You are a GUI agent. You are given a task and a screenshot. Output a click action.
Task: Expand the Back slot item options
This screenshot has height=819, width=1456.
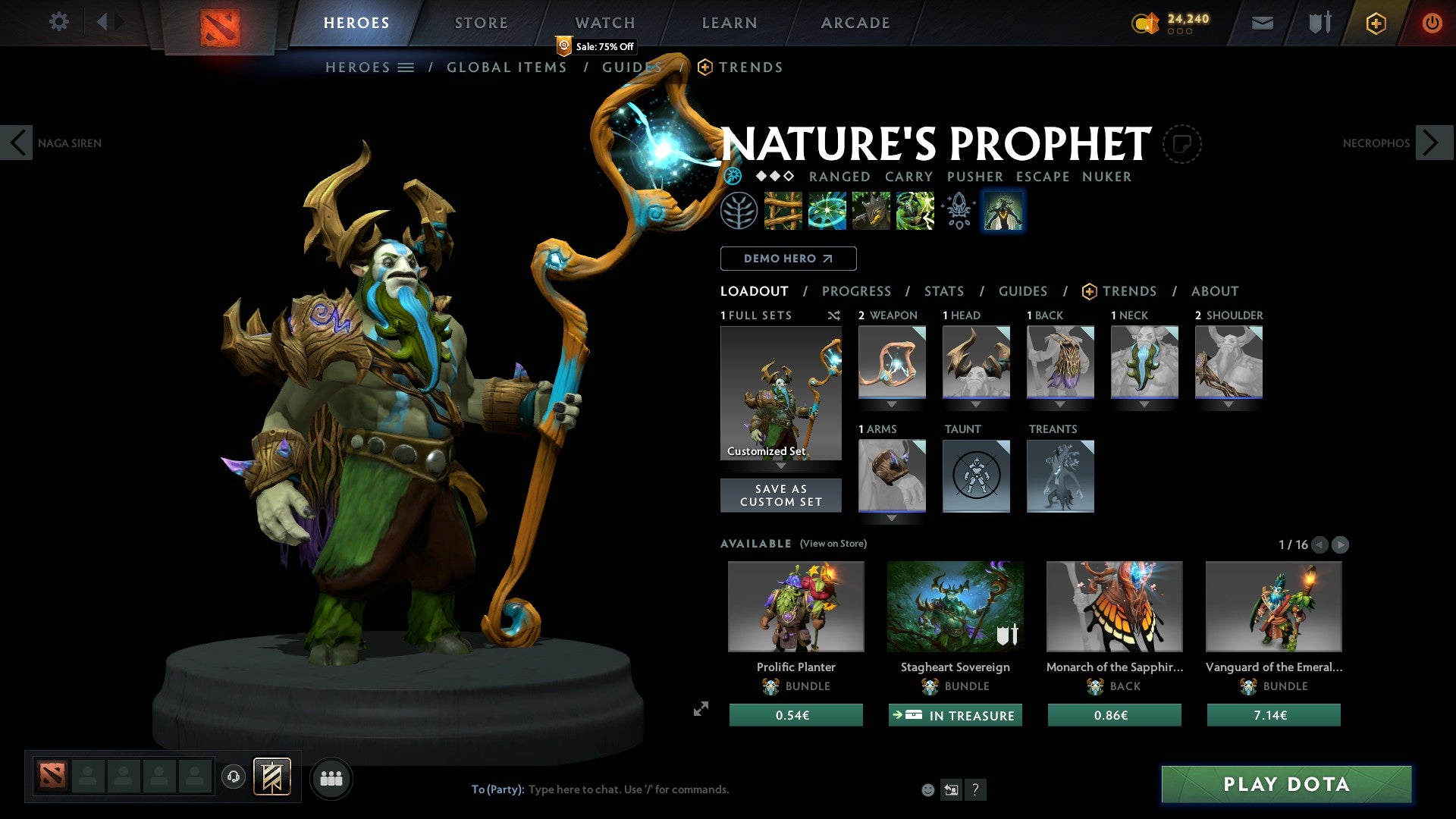[x=1060, y=405]
